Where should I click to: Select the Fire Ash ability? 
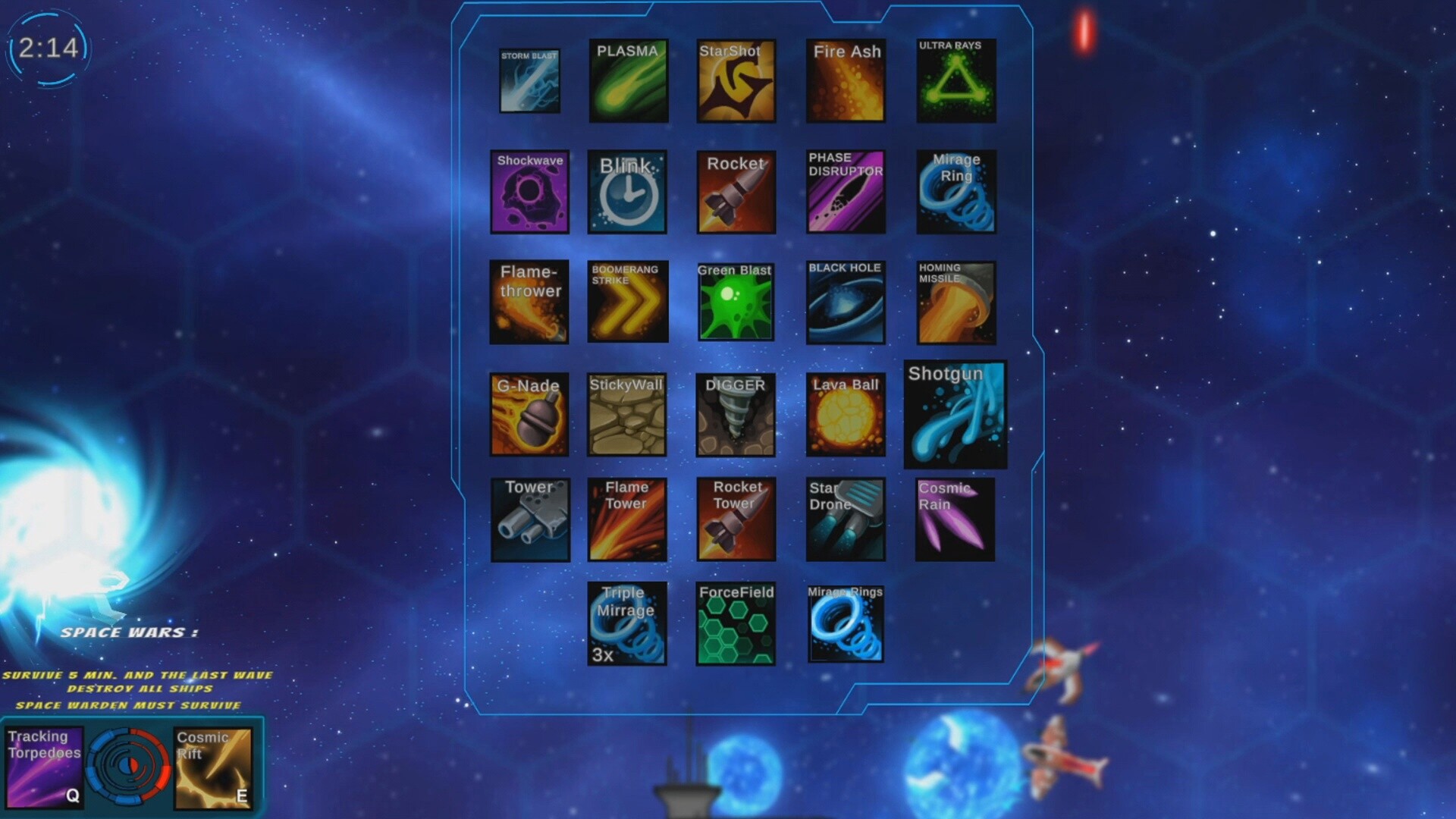(x=845, y=81)
